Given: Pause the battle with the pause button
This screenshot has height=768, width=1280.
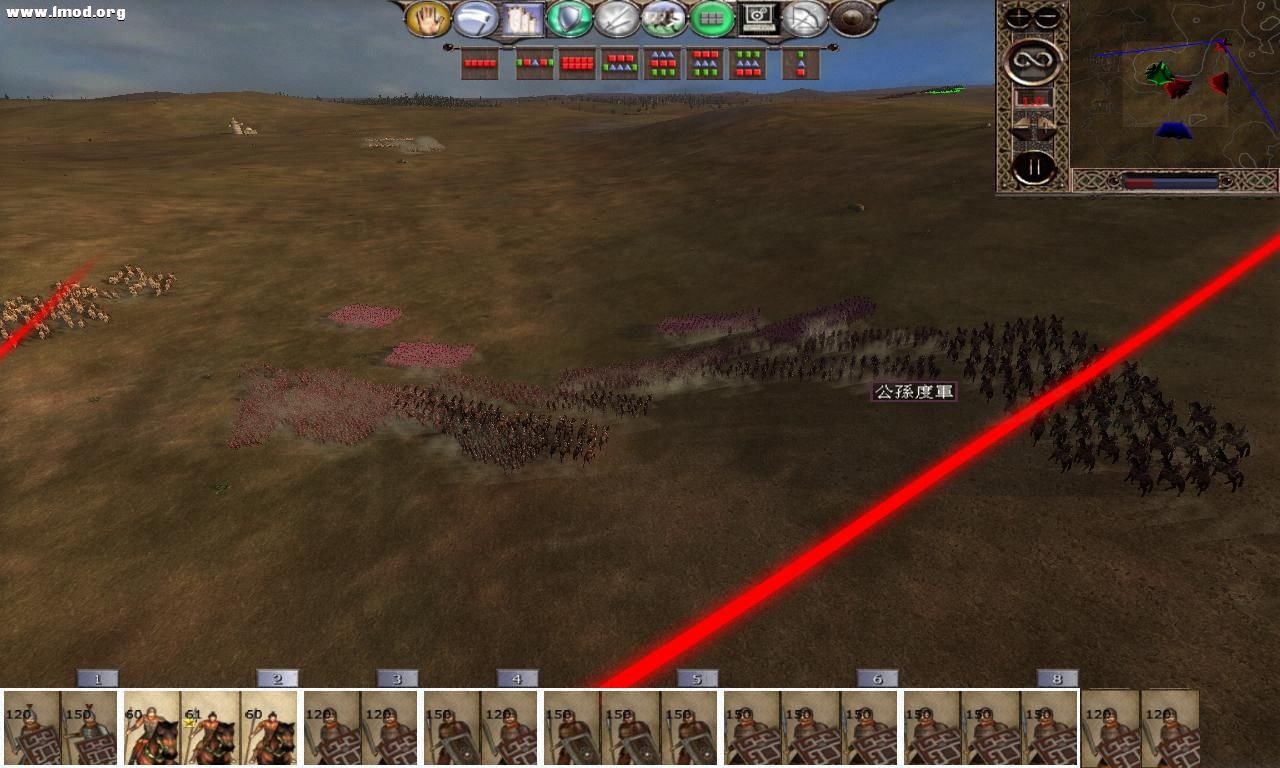Looking at the screenshot, I should (x=1033, y=167).
